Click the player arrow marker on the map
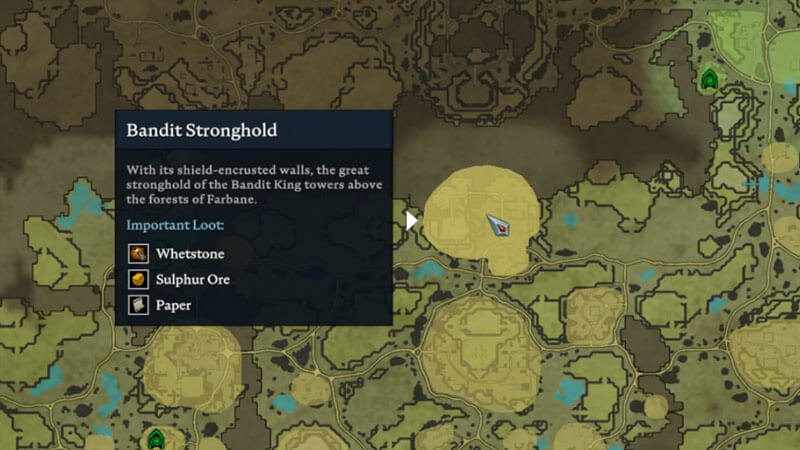Image resolution: width=800 pixels, height=450 pixels. (x=499, y=226)
